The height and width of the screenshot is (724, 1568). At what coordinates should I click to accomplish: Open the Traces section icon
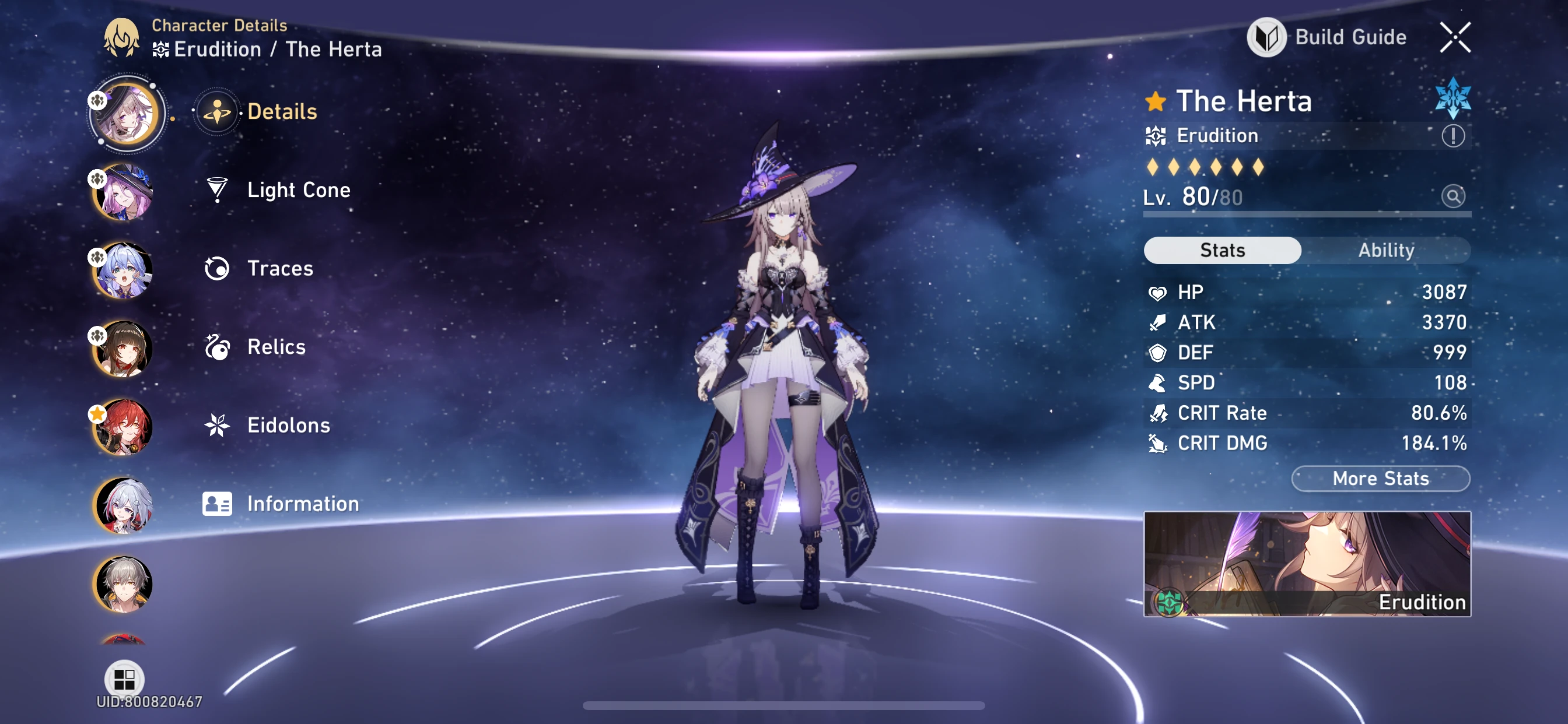218,268
